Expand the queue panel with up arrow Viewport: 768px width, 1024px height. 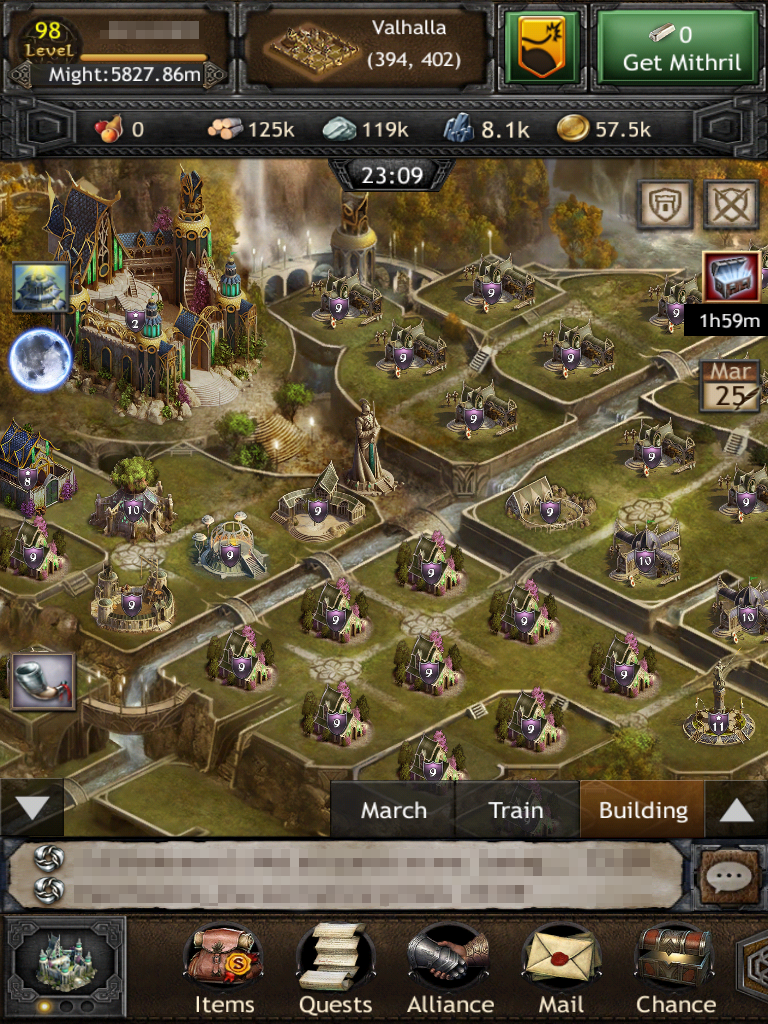[x=736, y=810]
